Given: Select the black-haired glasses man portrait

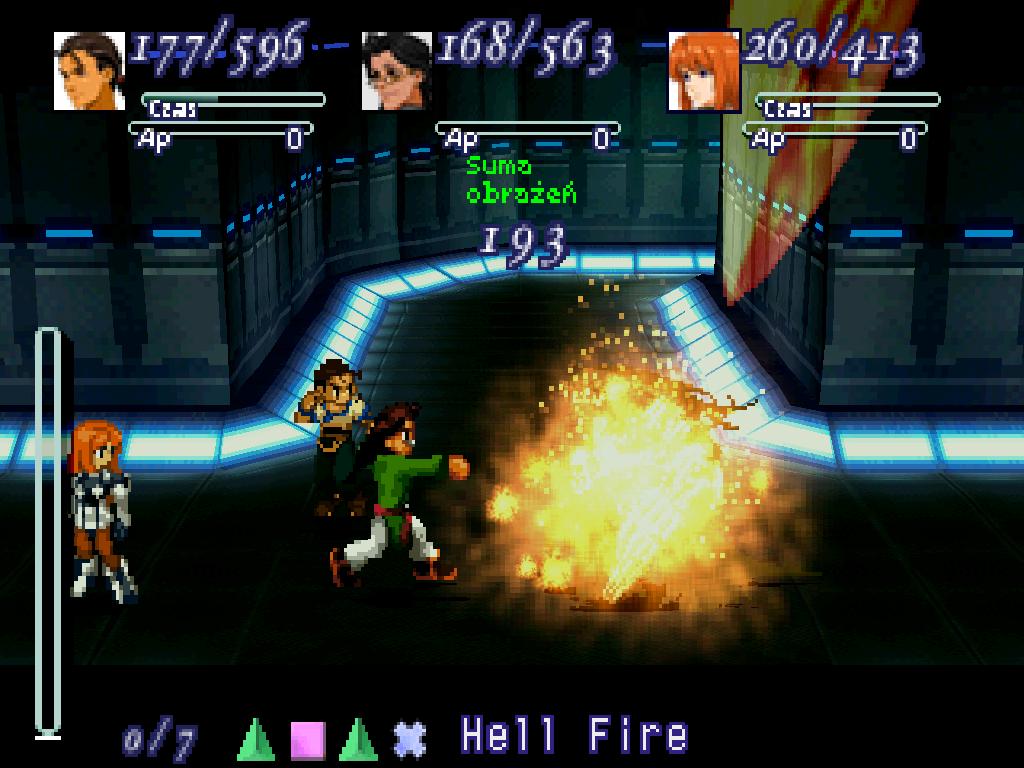Looking at the screenshot, I should coord(397,70).
